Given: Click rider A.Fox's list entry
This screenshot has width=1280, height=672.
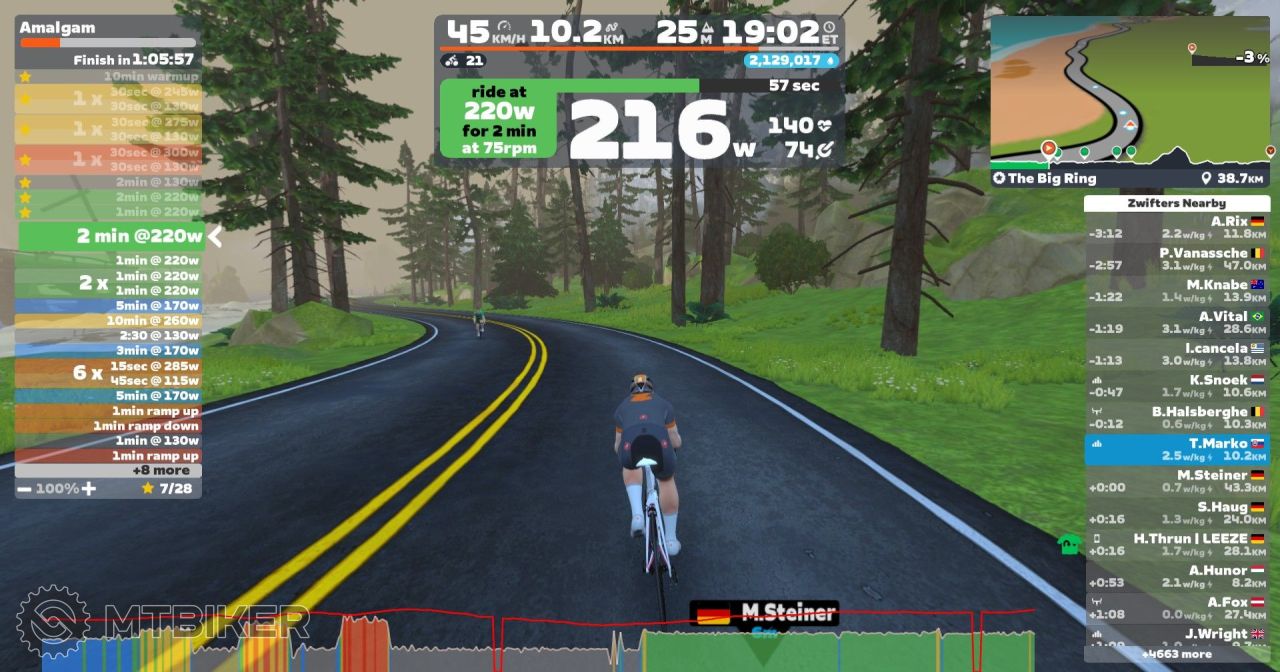Looking at the screenshot, I should (1176, 608).
